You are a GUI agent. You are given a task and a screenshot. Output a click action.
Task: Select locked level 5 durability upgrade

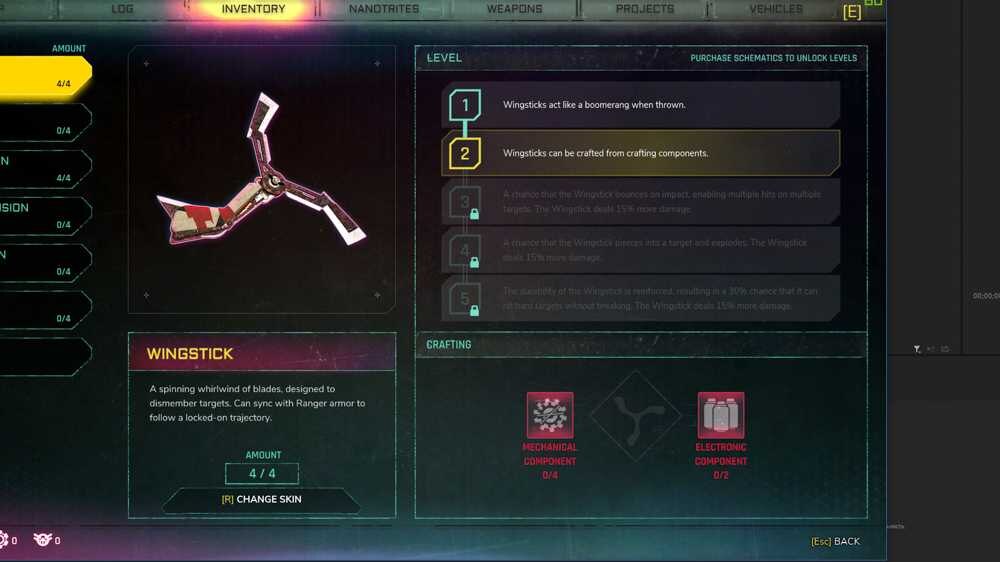[640, 298]
